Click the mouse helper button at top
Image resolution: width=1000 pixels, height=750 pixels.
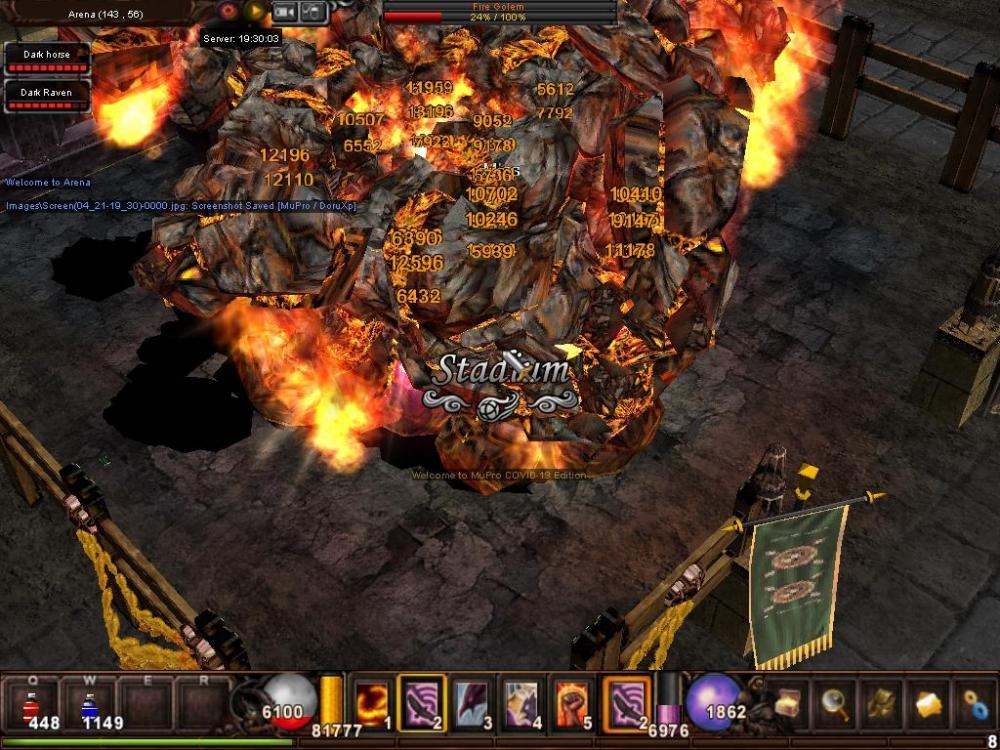click(x=313, y=11)
